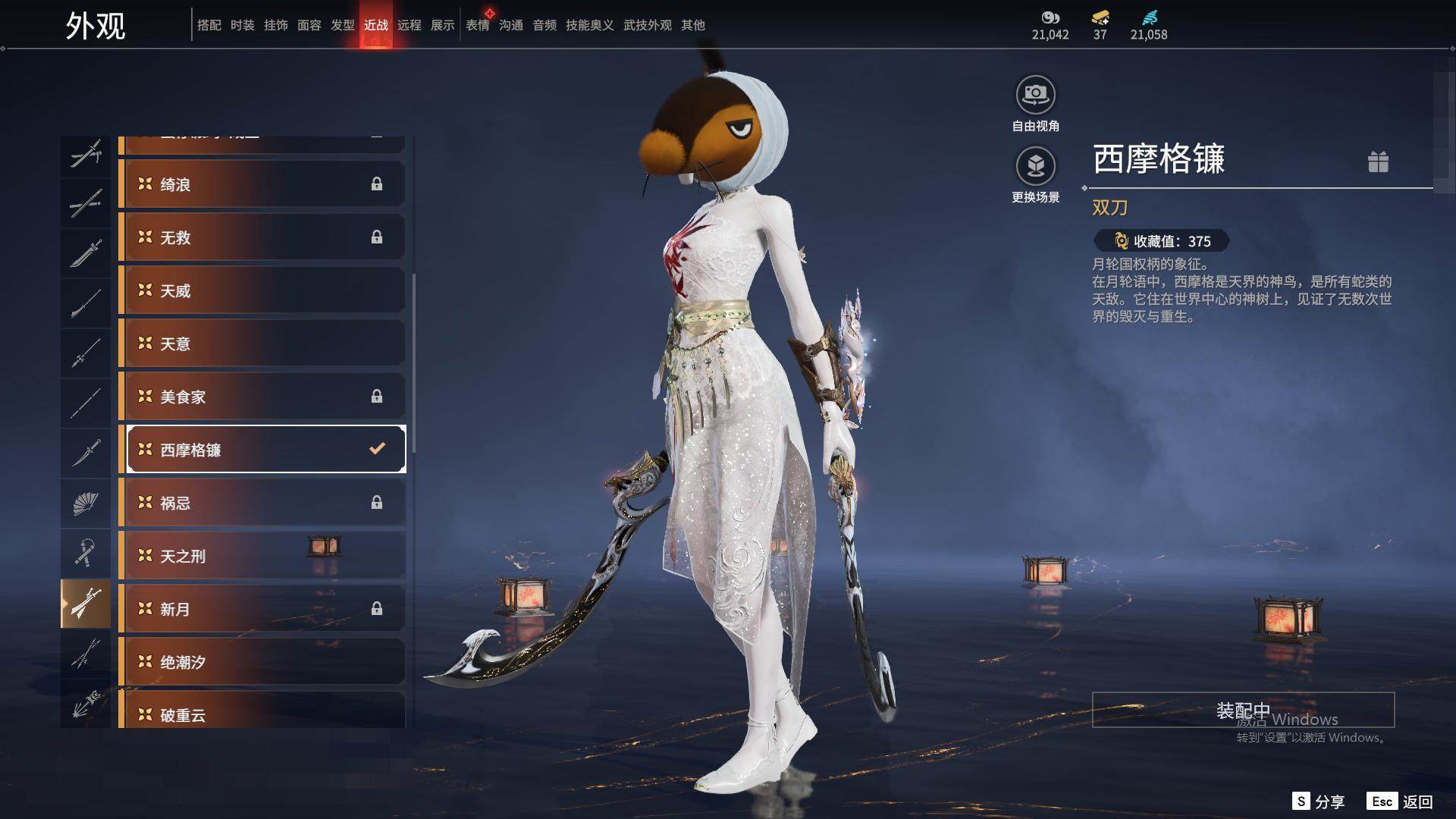1456x819 pixels.
Task: Open the 技能奥义 tab
Action: point(589,25)
